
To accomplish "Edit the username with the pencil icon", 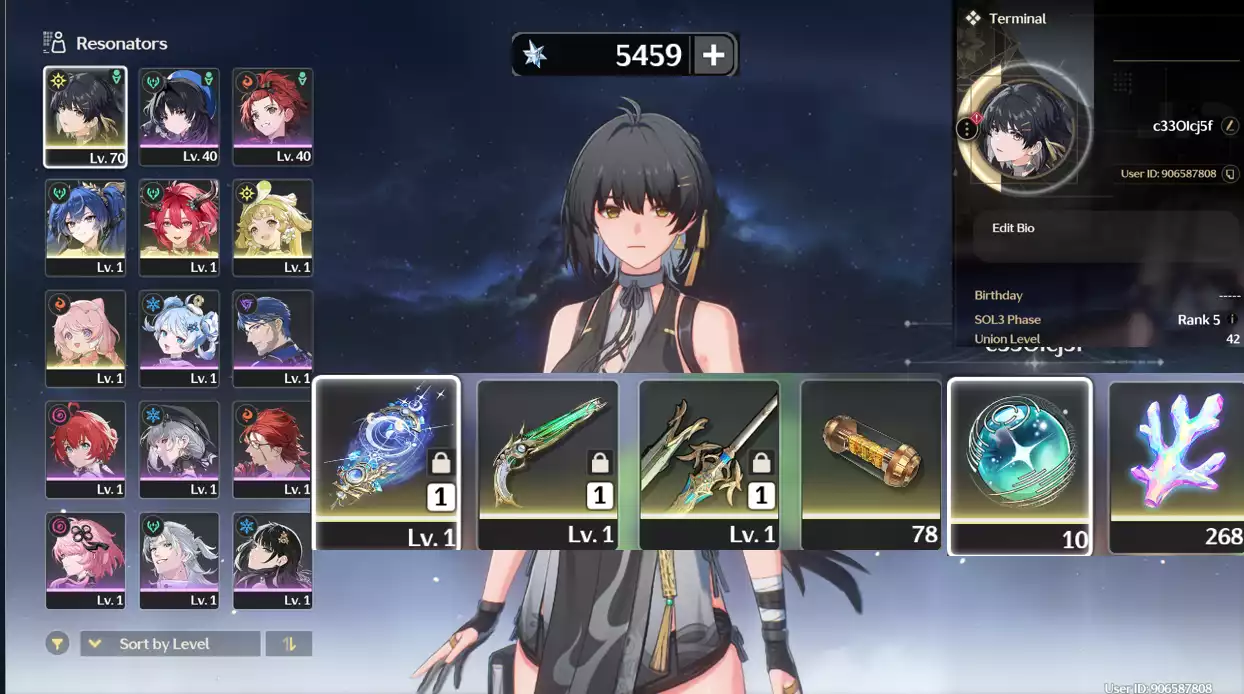I will tap(1231, 126).
